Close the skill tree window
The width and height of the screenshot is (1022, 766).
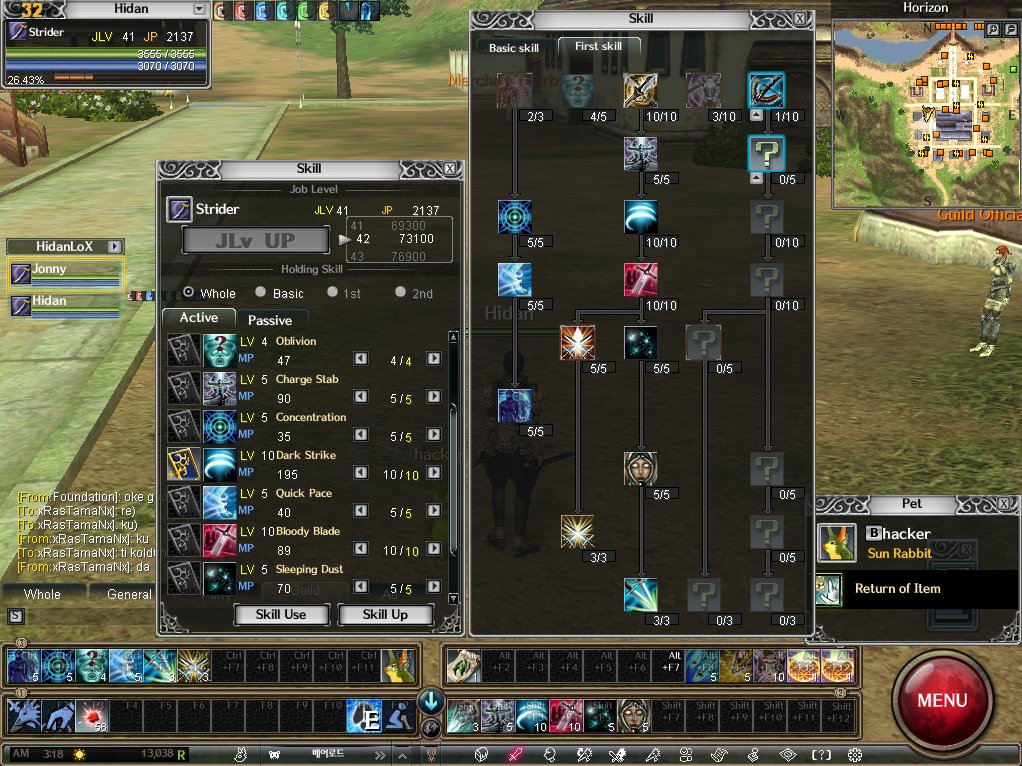[800, 18]
